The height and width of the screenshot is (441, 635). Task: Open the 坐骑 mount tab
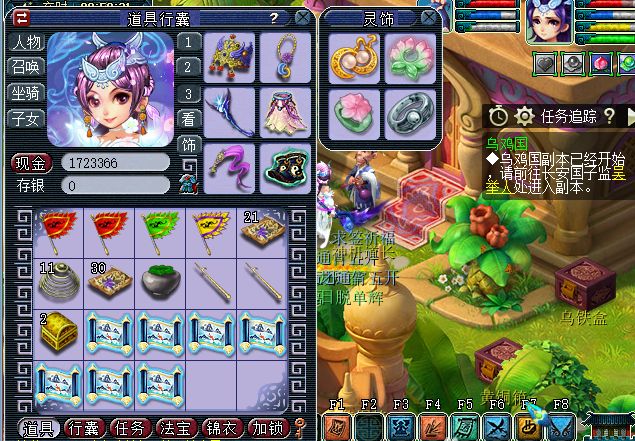point(25,93)
